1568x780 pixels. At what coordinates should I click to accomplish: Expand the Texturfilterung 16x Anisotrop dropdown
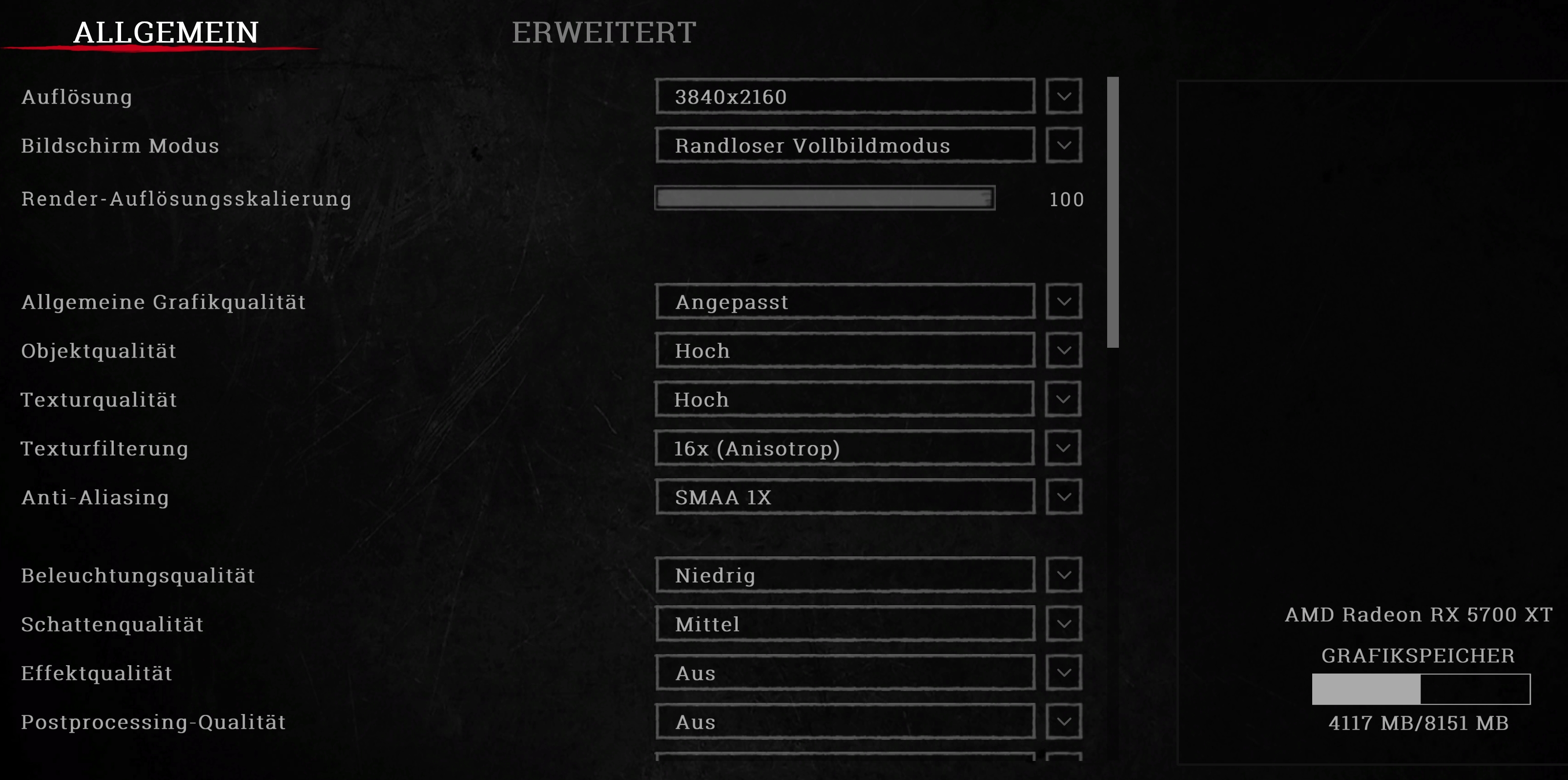tap(845, 449)
